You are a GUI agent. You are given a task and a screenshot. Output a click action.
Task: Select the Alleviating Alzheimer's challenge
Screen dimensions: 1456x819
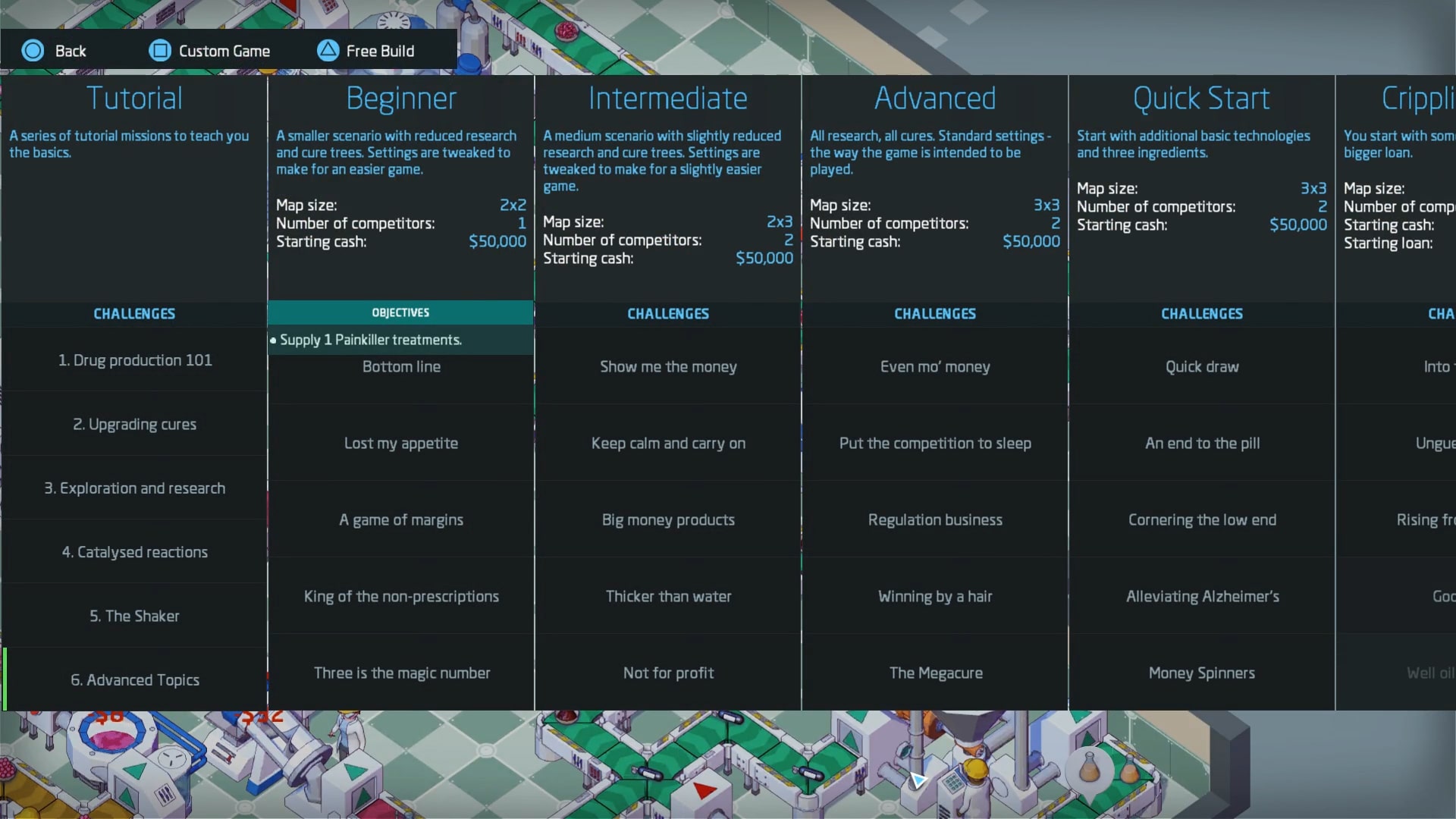[x=1202, y=597]
